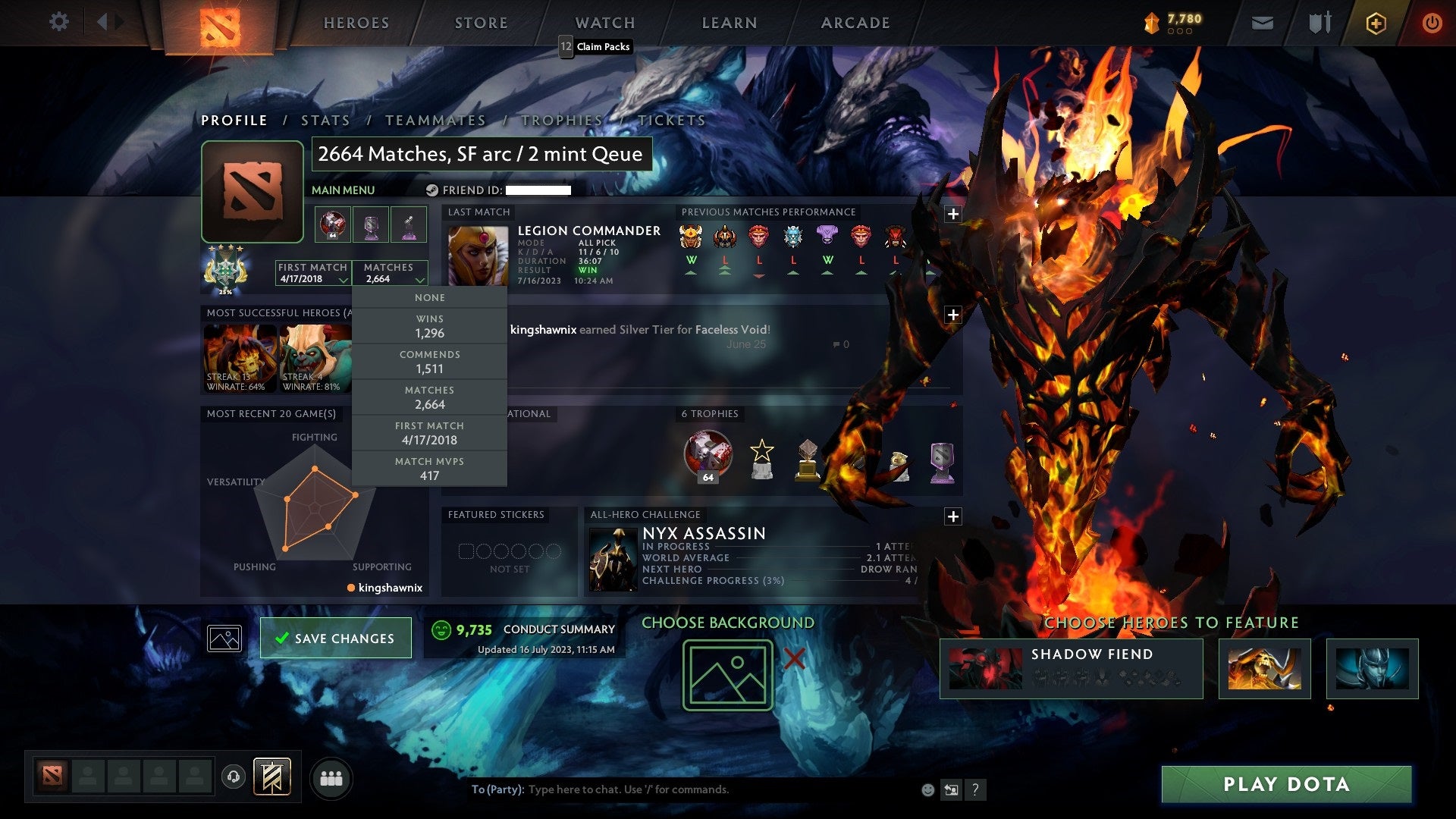Select the Legion Commander hero portrait
Screen dimensions: 1456x819
479,254
